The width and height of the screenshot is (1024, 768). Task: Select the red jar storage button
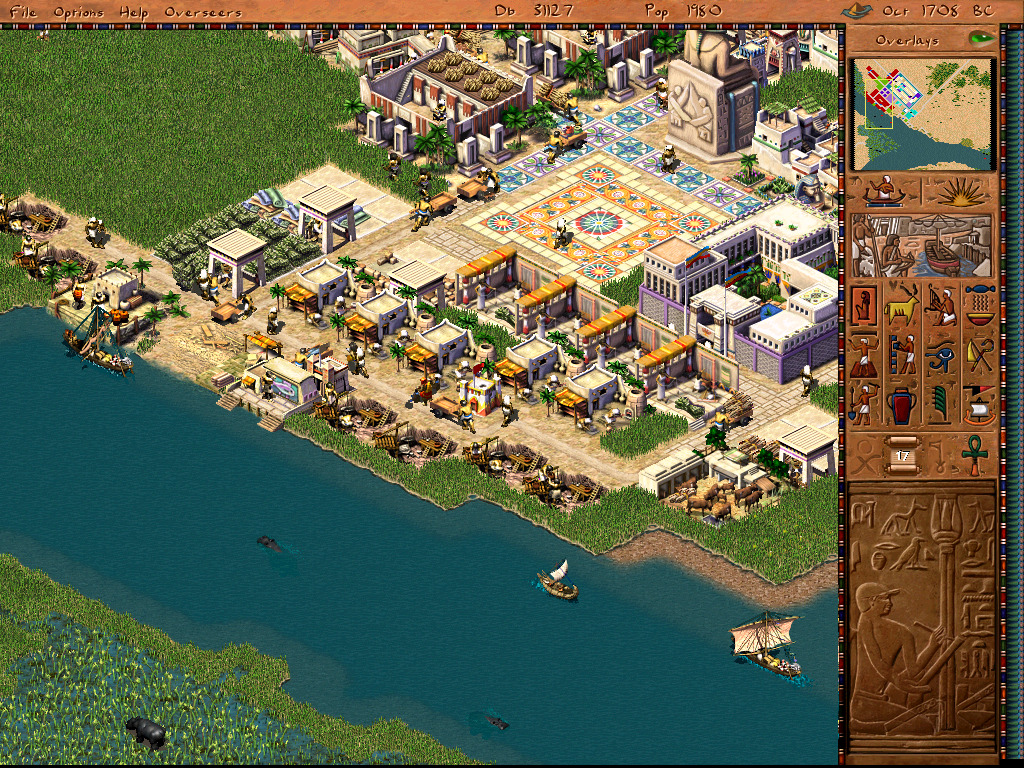(902, 404)
